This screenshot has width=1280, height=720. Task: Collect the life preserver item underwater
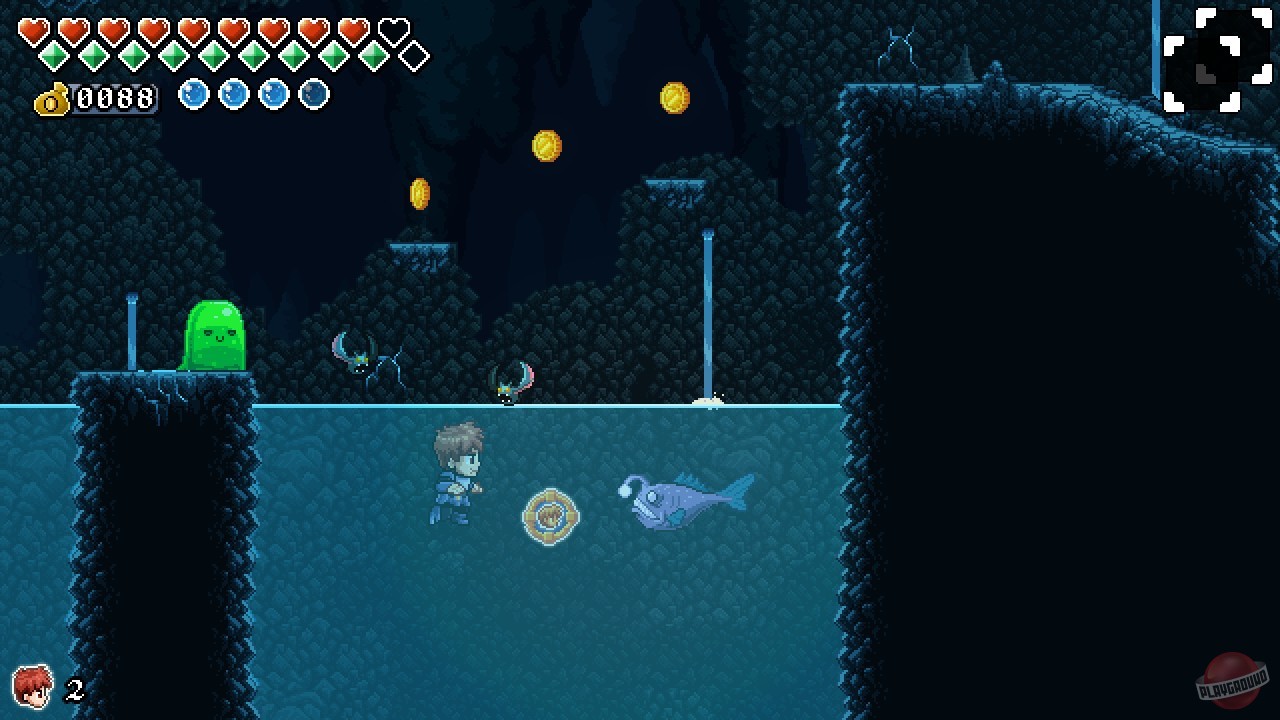pos(550,517)
